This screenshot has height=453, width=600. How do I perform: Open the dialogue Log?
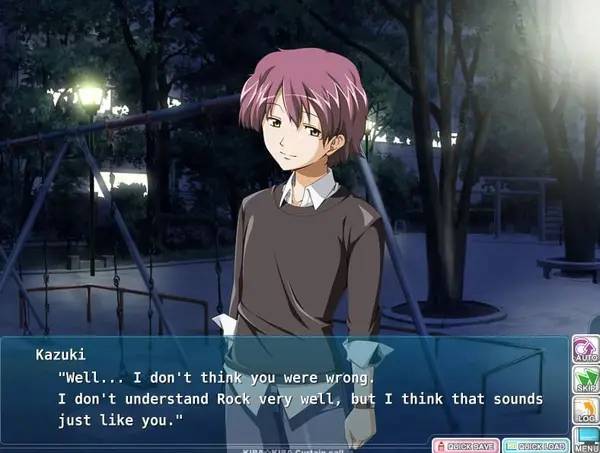coord(585,411)
